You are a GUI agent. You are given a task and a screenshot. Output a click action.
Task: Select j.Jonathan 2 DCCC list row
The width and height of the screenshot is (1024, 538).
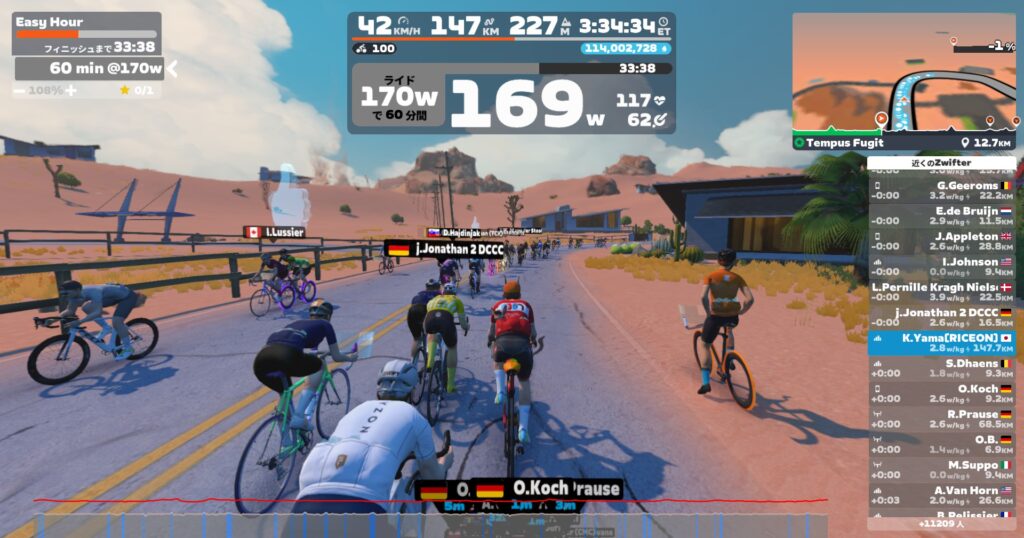point(941,317)
